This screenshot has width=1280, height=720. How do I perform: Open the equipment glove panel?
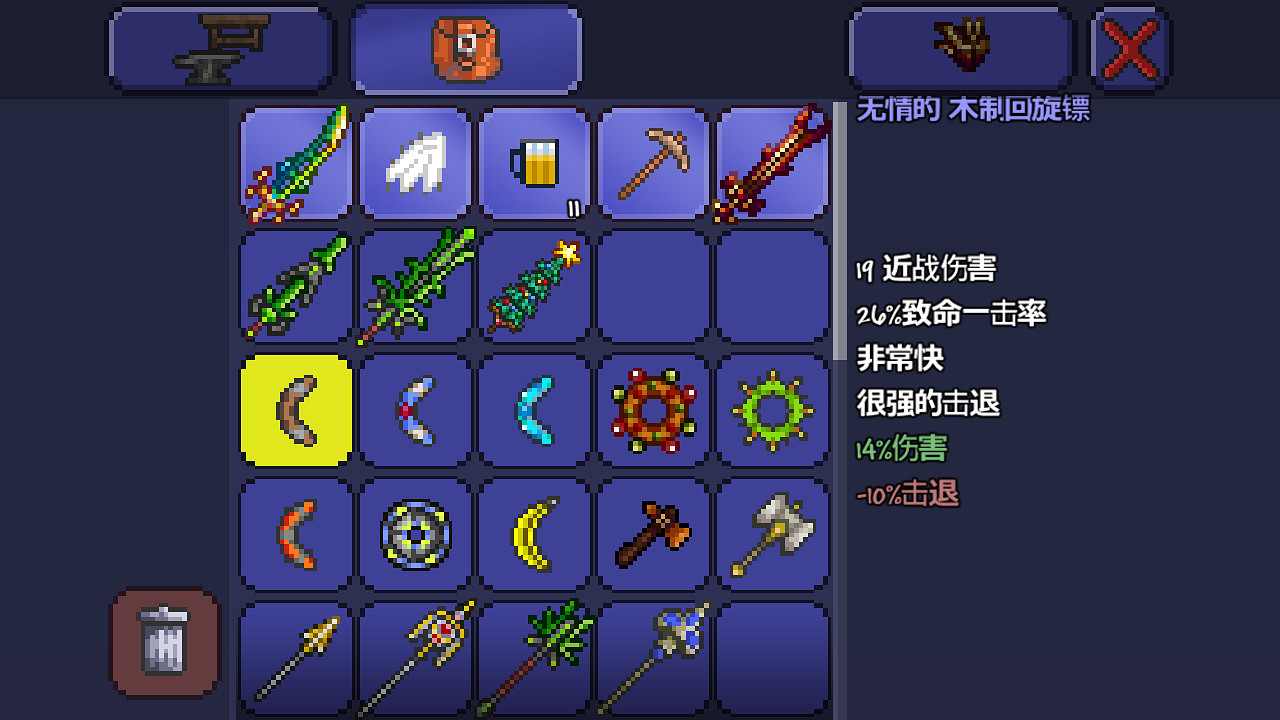[x=958, y=47]
